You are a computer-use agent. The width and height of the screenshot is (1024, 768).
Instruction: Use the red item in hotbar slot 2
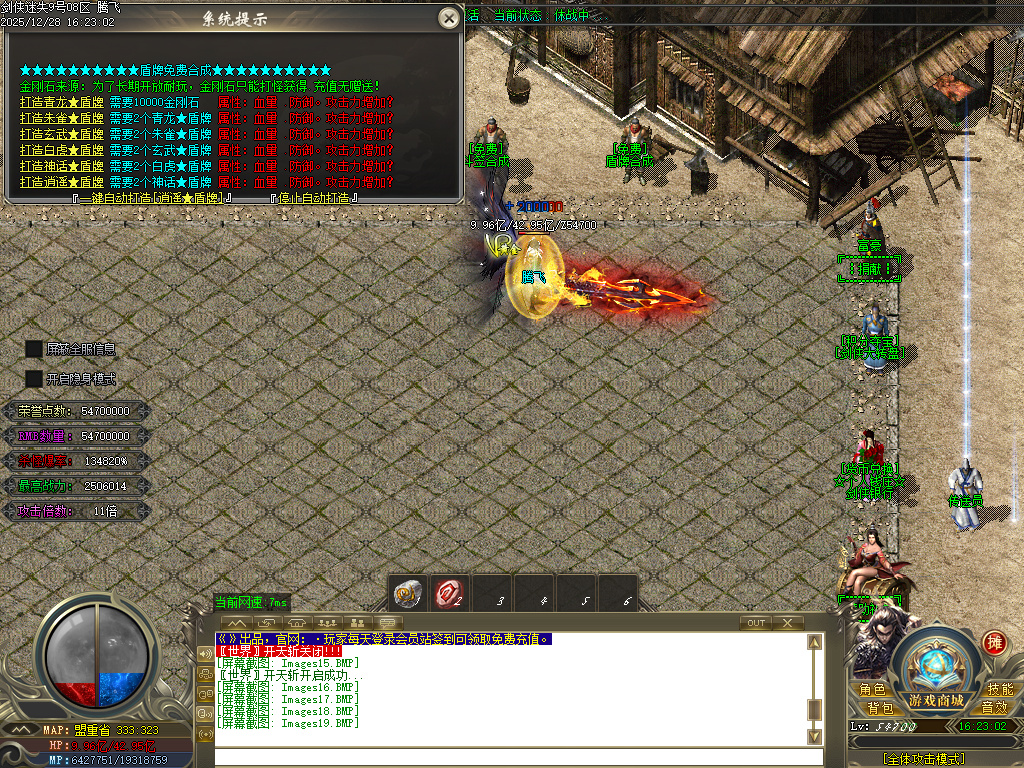tap(450, 593)
